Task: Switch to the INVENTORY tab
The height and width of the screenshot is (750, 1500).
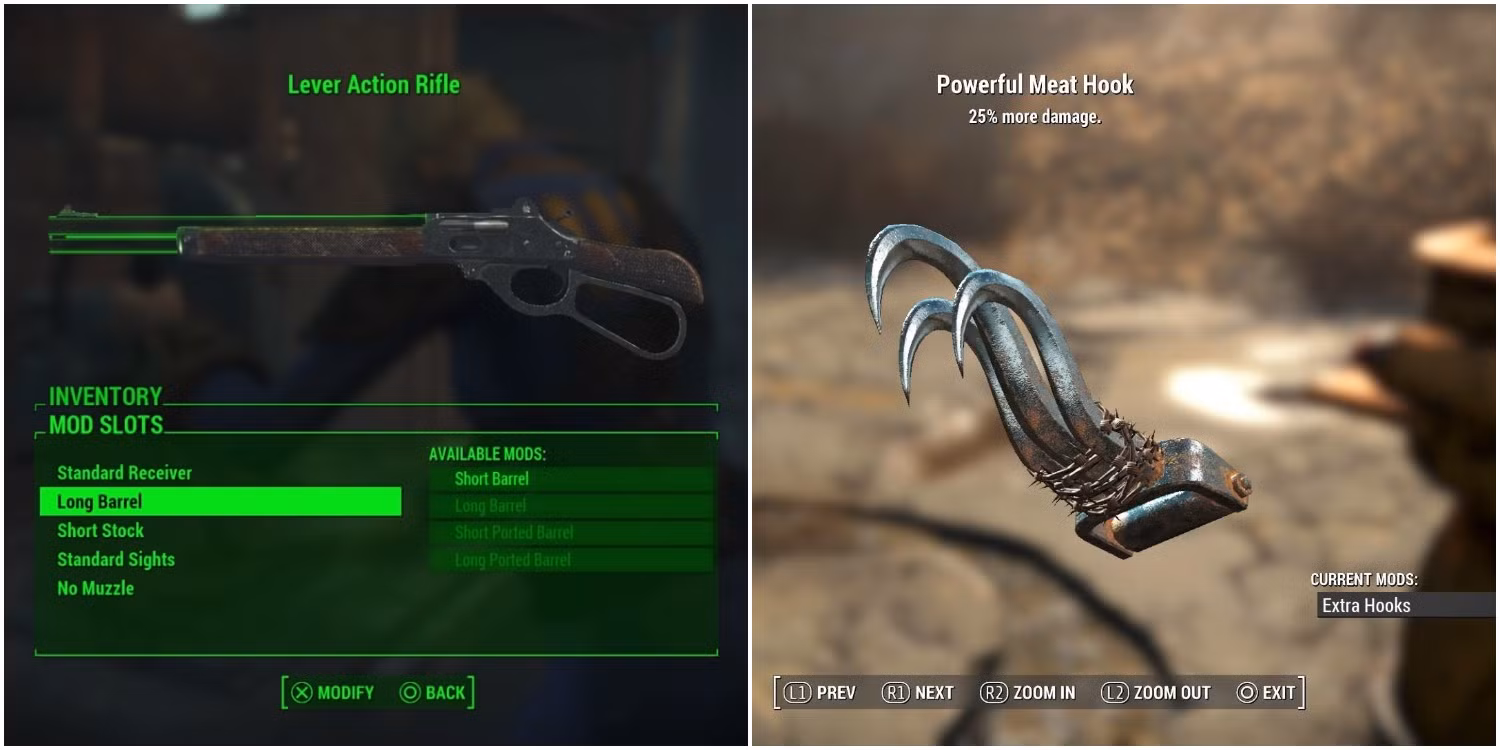Action: (x=104, y=396)
